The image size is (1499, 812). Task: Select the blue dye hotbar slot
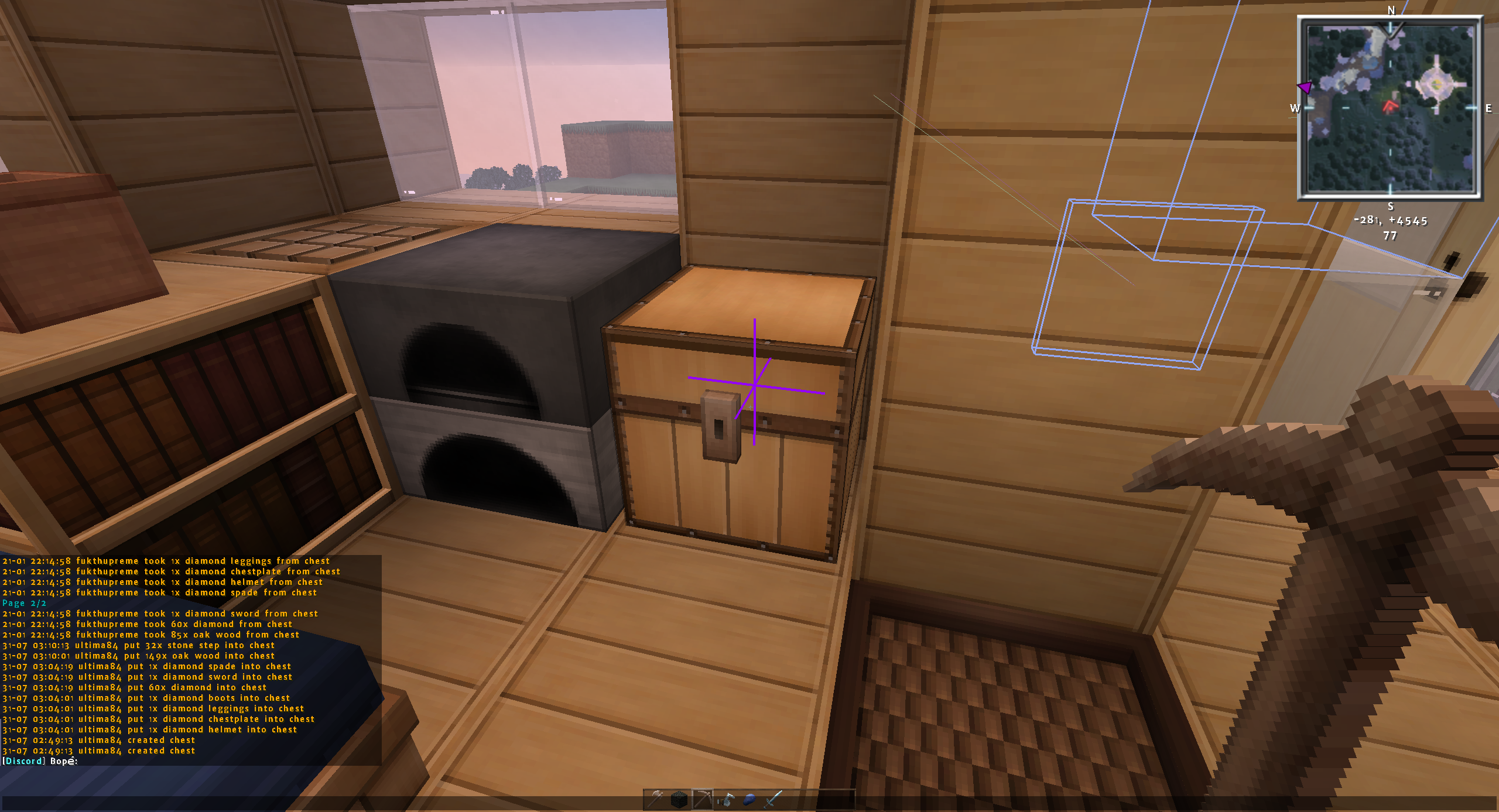tap(749, 799)
